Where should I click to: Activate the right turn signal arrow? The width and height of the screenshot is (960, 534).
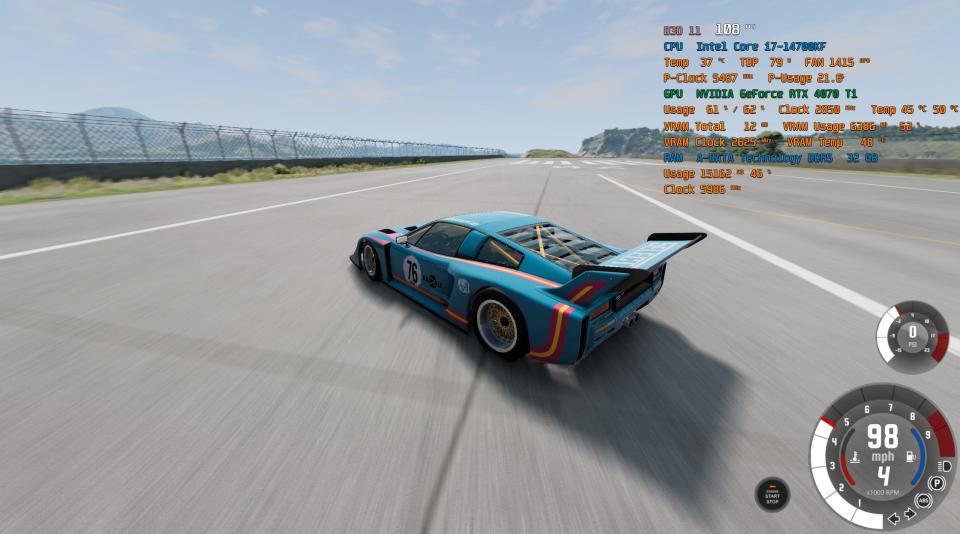[909, 514]
